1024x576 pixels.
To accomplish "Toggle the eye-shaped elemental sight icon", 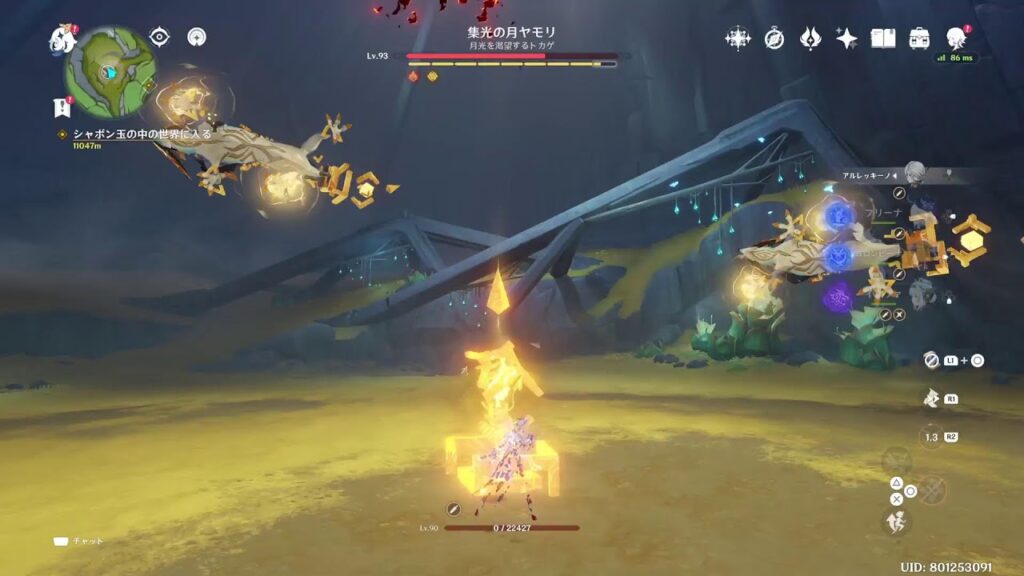I will [159, 37].
